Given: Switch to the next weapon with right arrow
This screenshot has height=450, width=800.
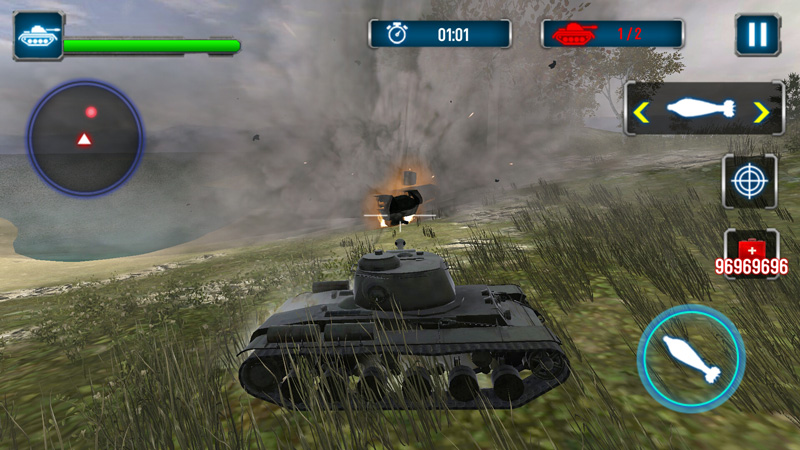Looking at the screenshot, I should click(x=763, y=110).
